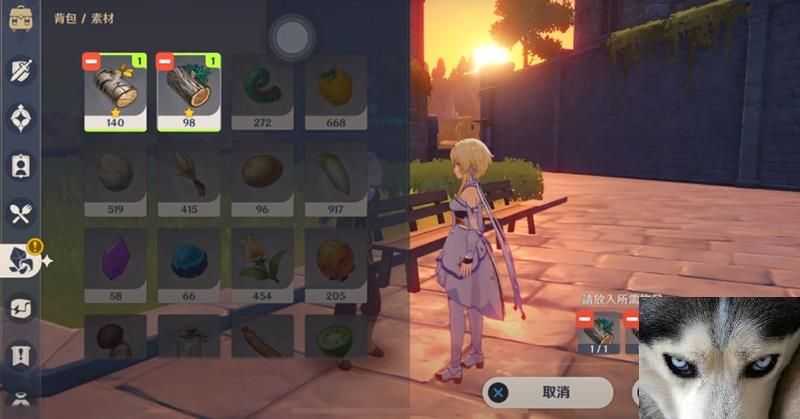This screenshot has height=419, width=800.
Task: Select the orange flower stack of 454
Action: (263, 260)
